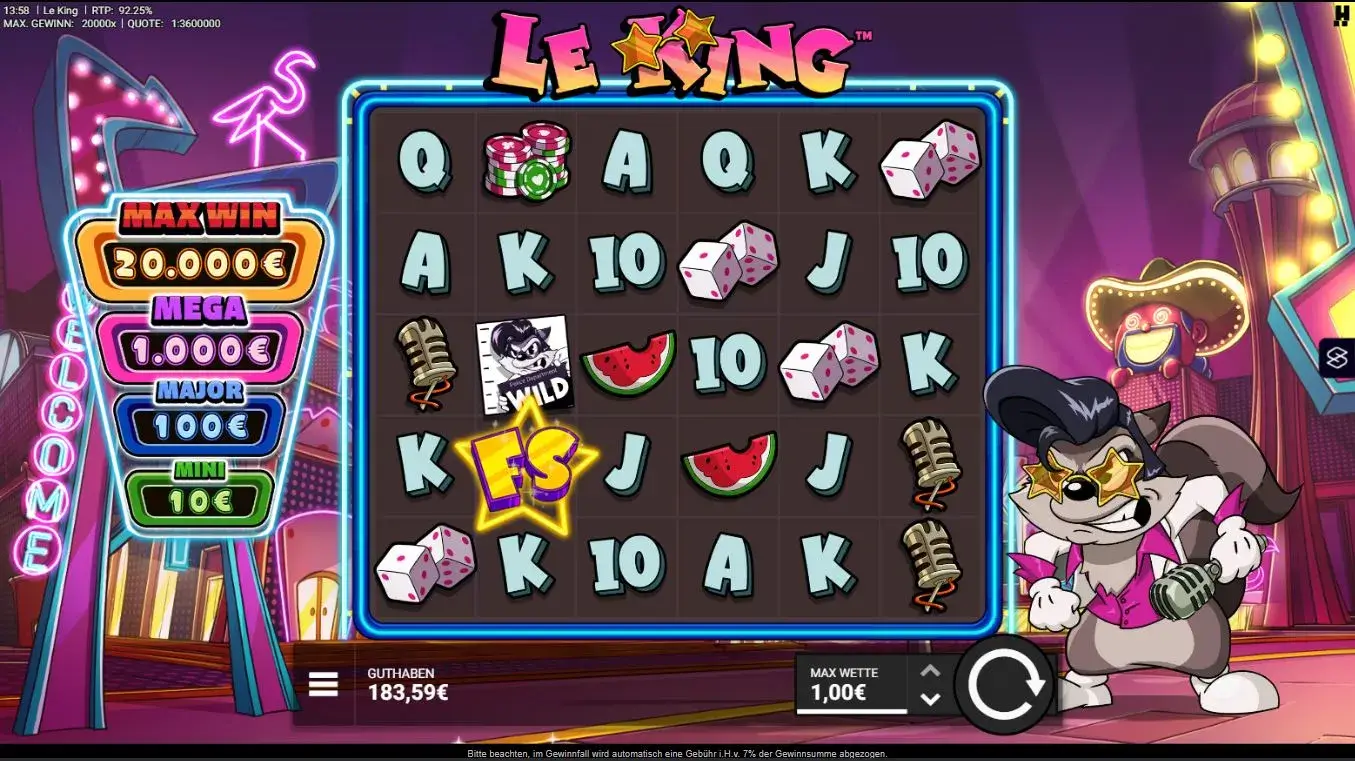Click the poker chip stack symbol
The height and width of the screenshot is (761, 1355).
(x=527, y=160)
